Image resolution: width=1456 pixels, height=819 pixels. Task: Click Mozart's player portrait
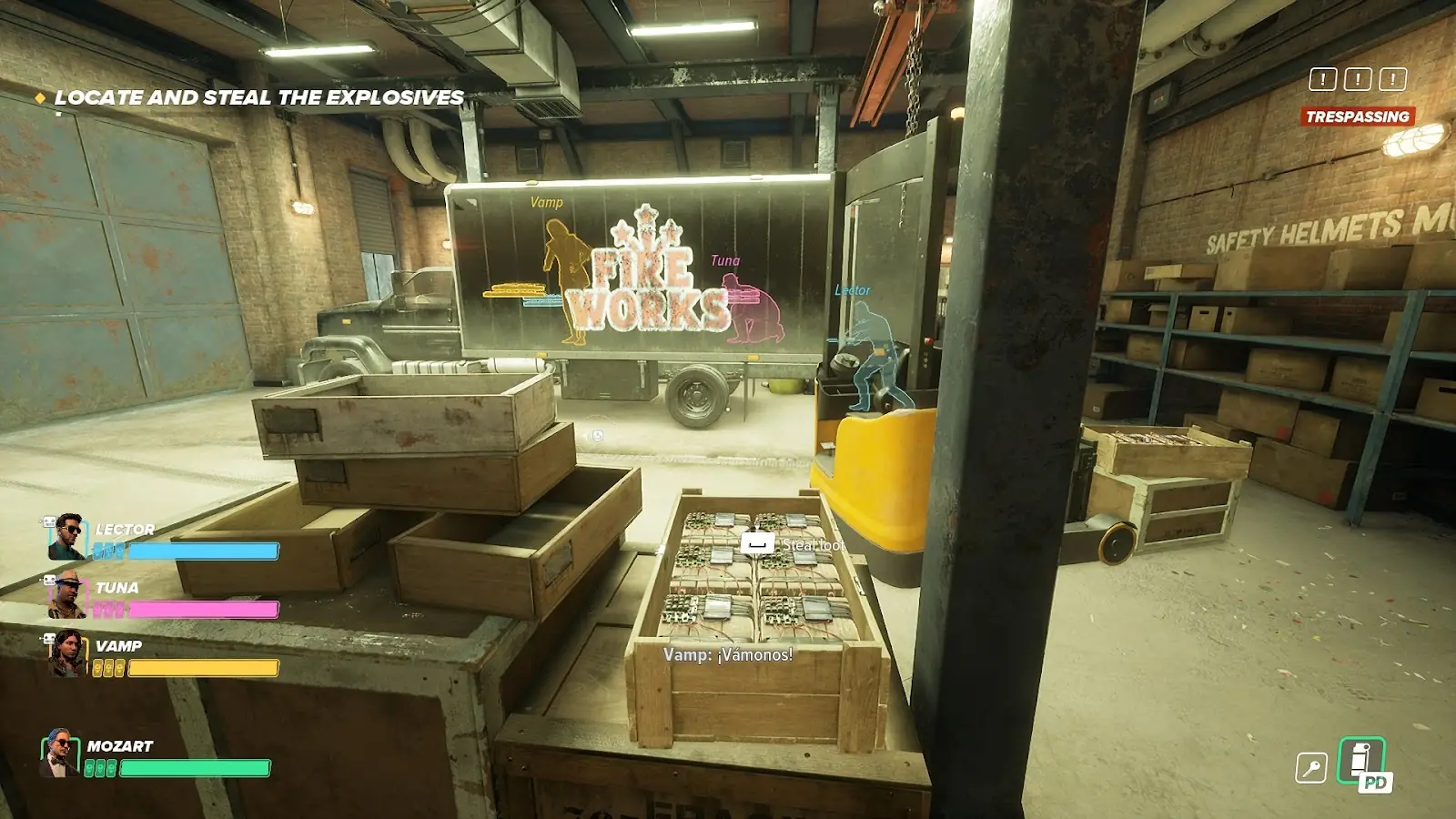[x=59, y=753]
